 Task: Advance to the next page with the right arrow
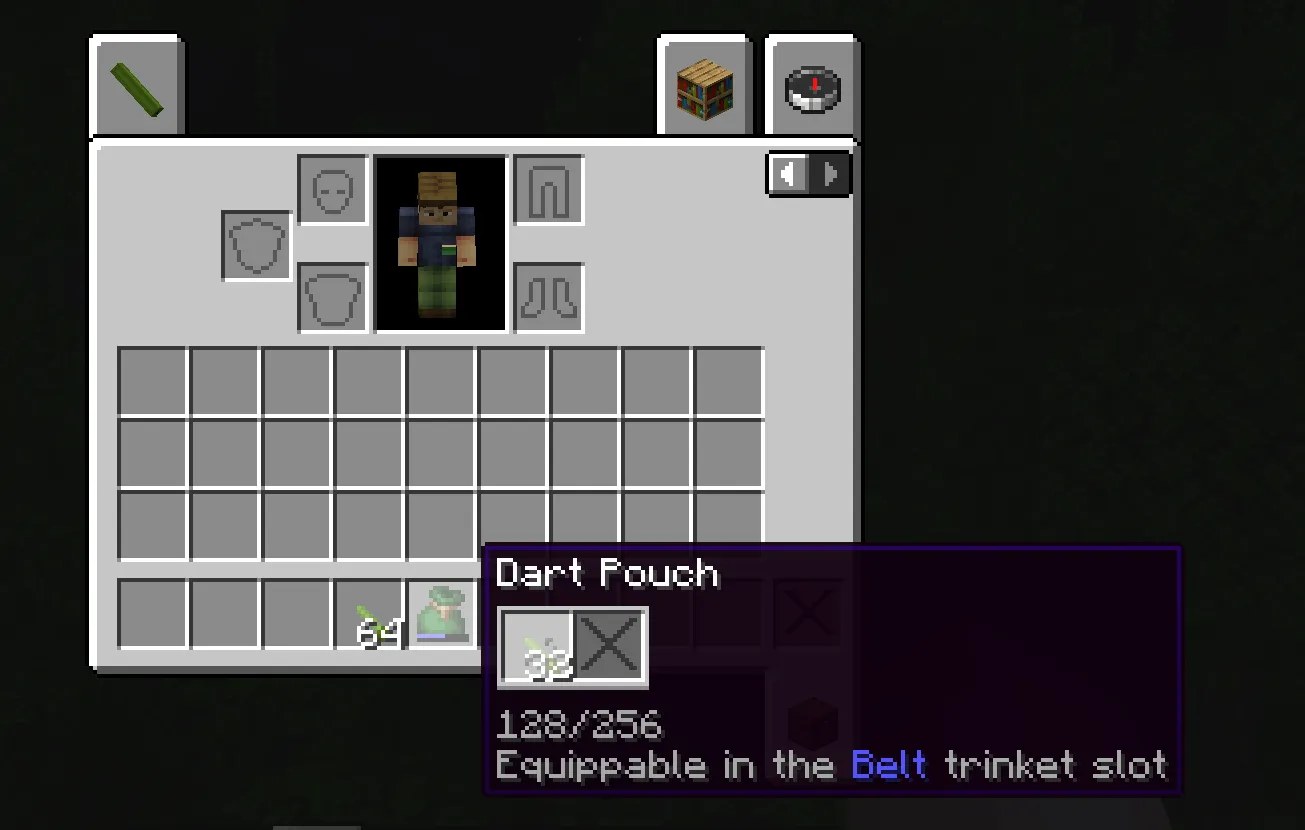click(x=831, y=173)
